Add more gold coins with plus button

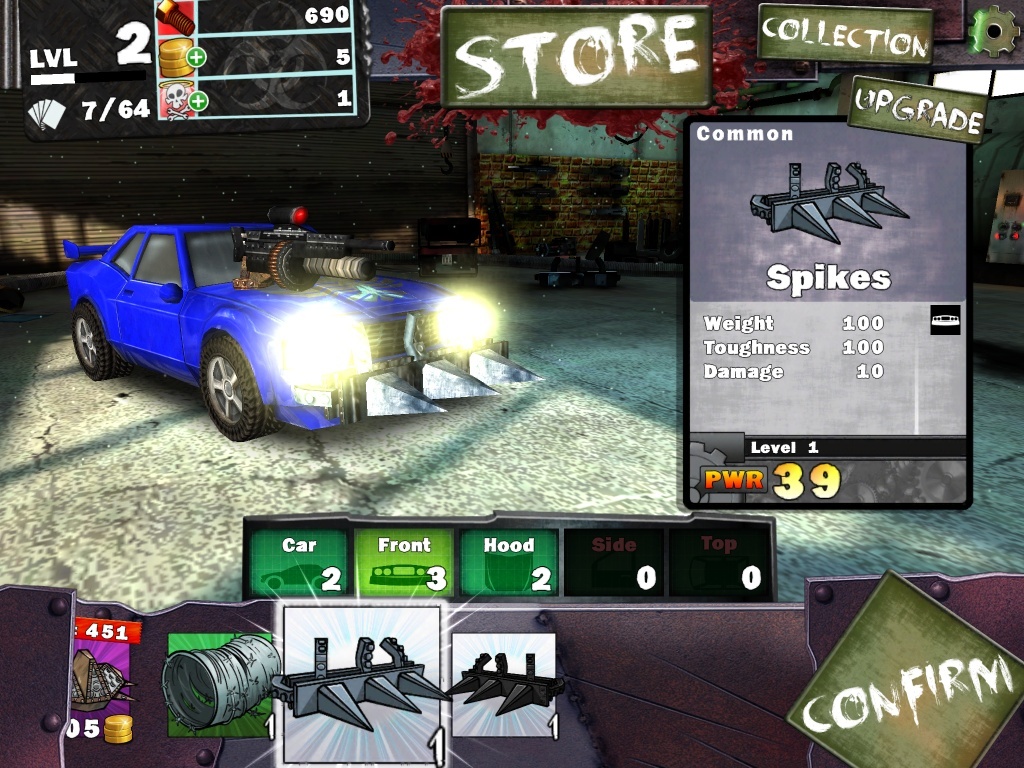point(196,57)
